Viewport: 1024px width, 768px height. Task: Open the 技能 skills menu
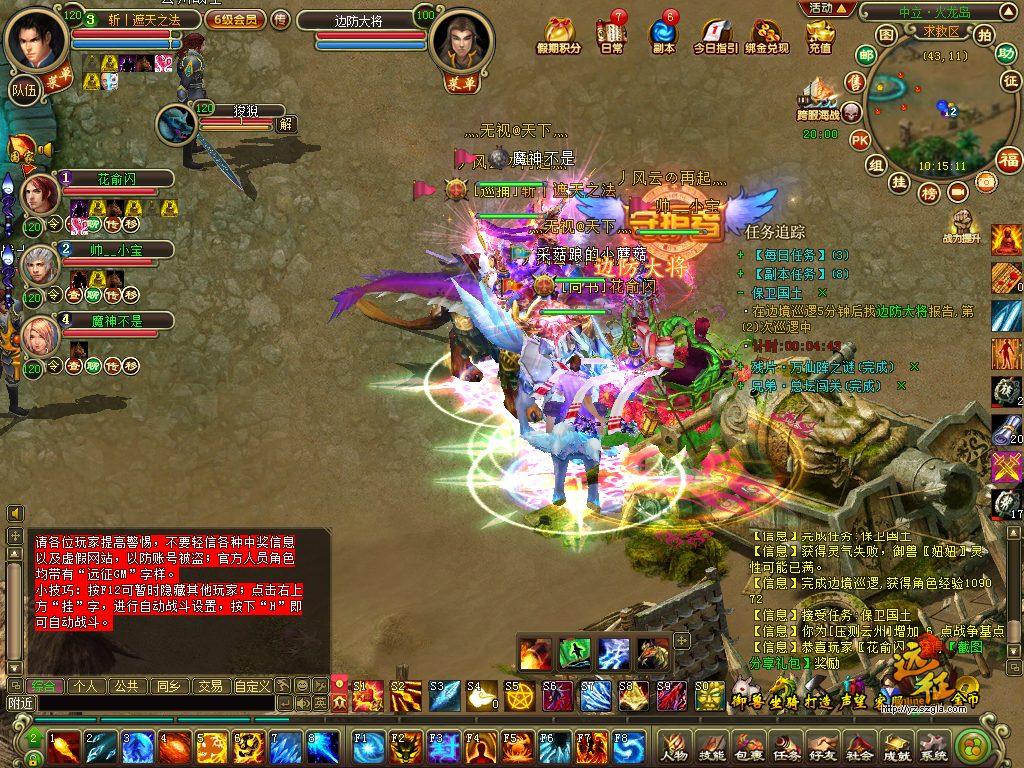(x=709, y=746)
